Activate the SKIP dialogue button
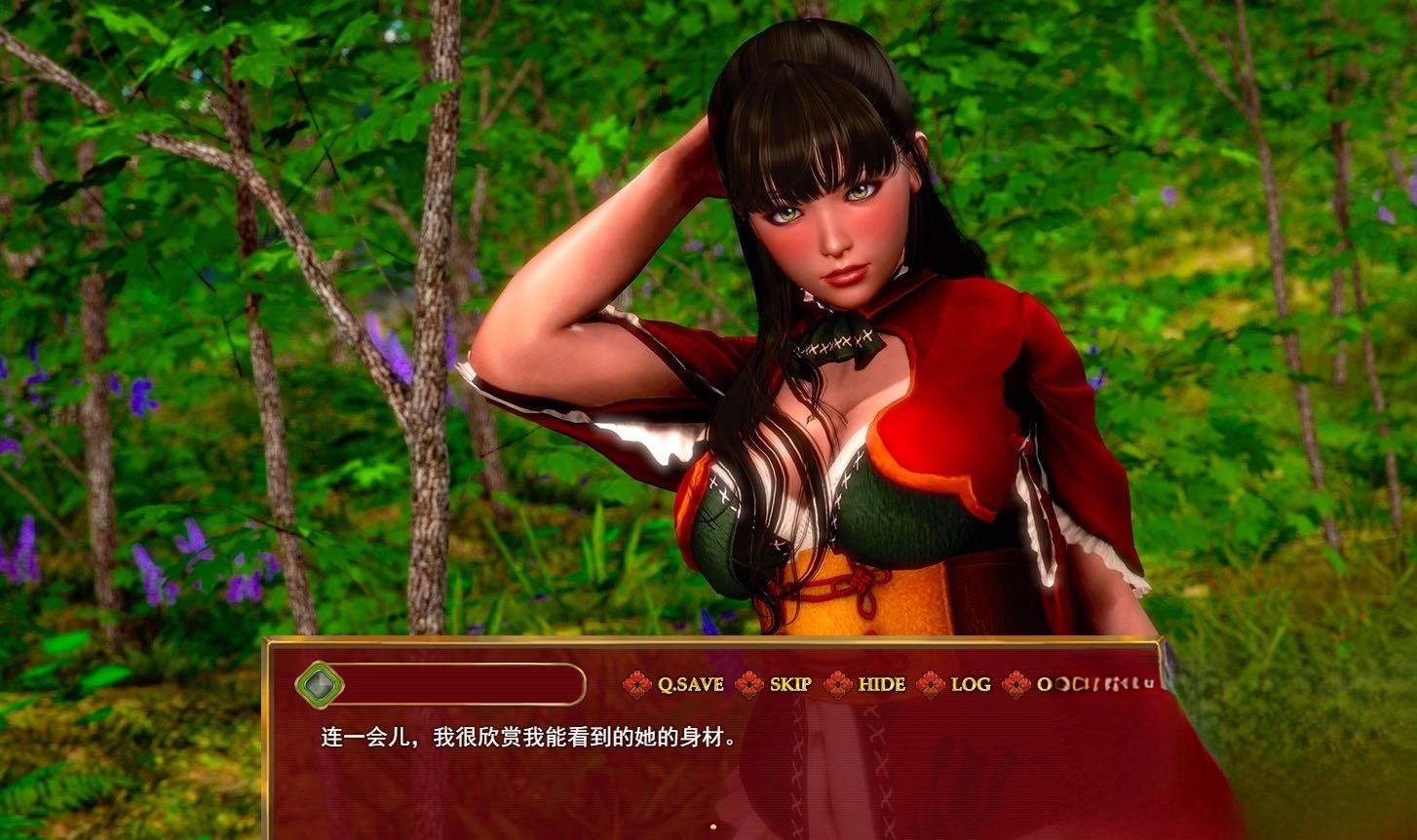 tap(789, 684)
